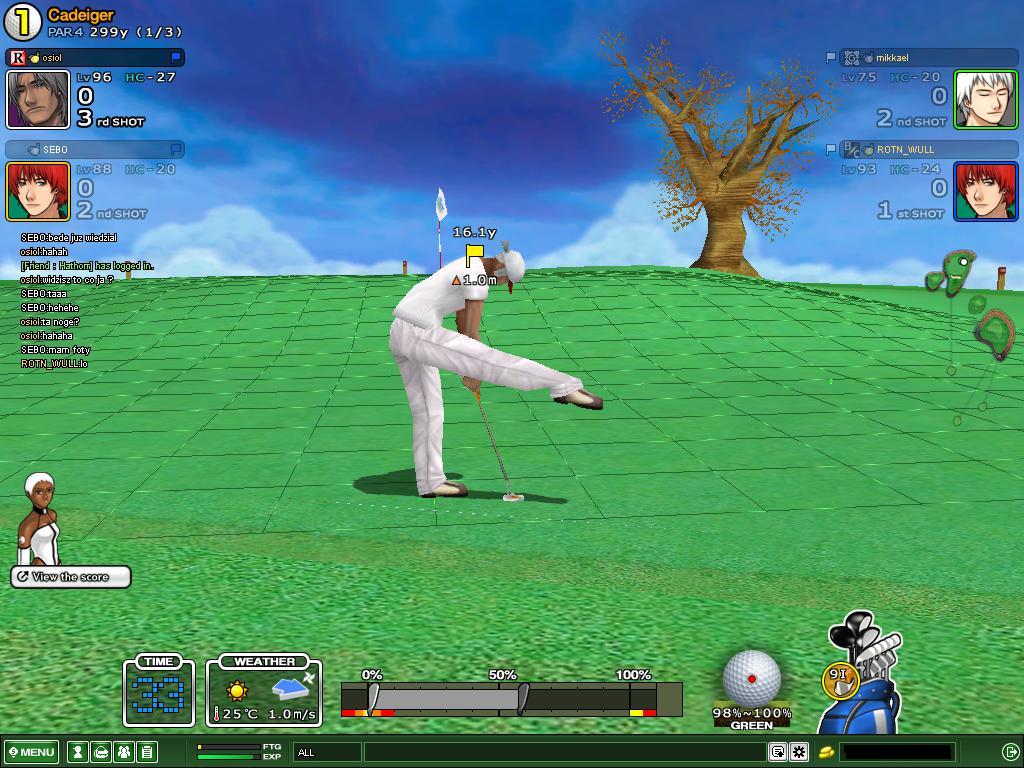Open the gear settings button

click(799, 752)
